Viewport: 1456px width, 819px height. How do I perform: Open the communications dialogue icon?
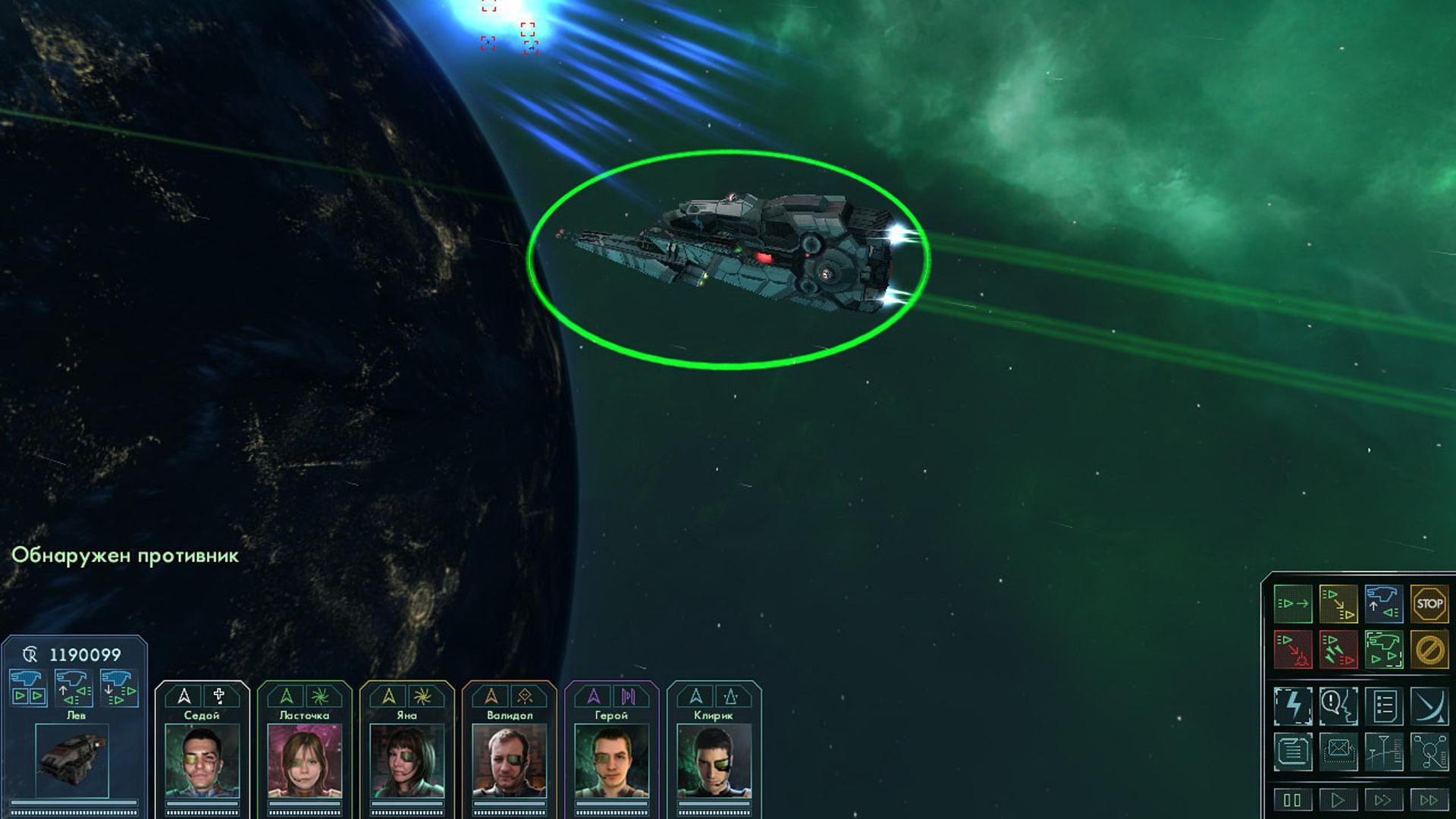tap(1340, 705)
